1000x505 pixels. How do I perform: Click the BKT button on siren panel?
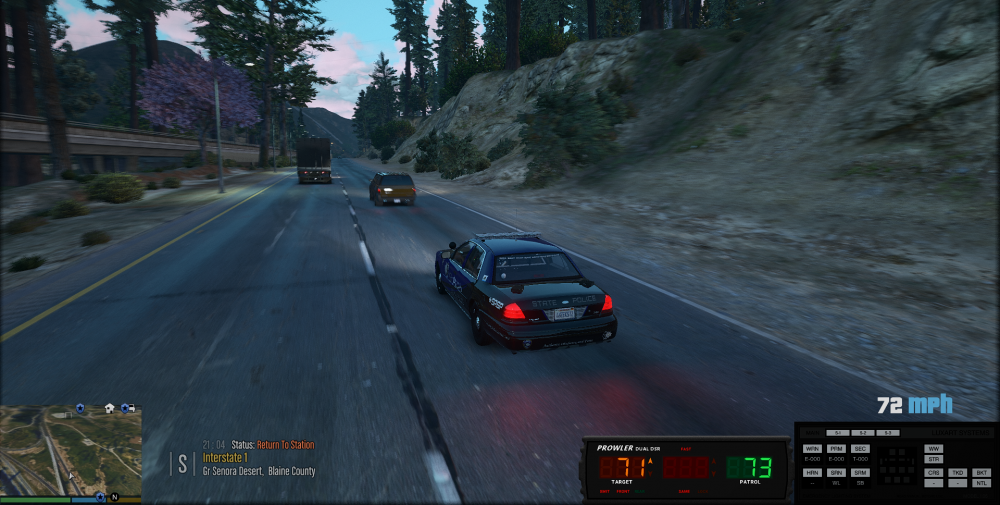[982, 472]
